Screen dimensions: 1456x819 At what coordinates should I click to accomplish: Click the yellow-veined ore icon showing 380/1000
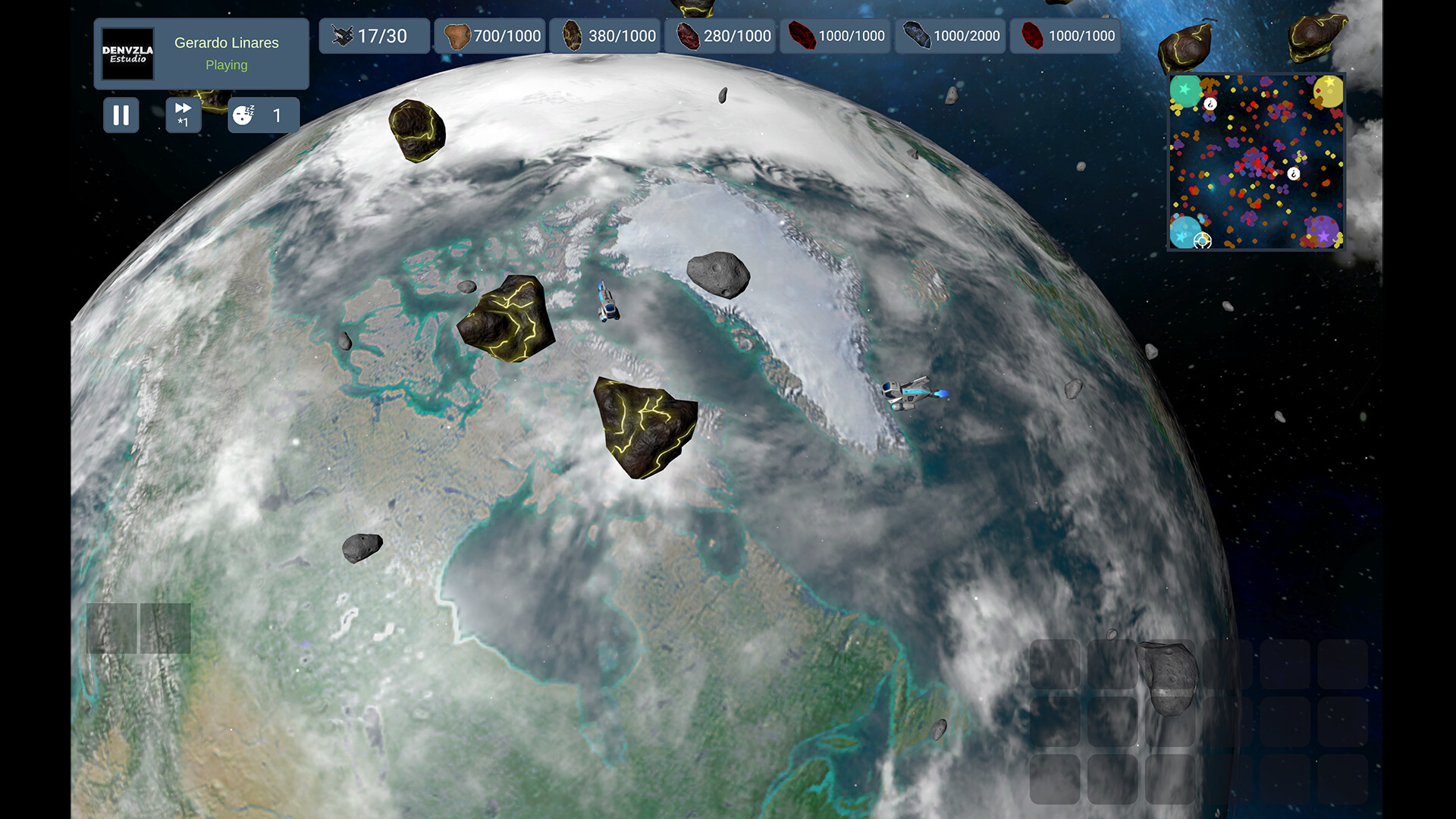573,35
